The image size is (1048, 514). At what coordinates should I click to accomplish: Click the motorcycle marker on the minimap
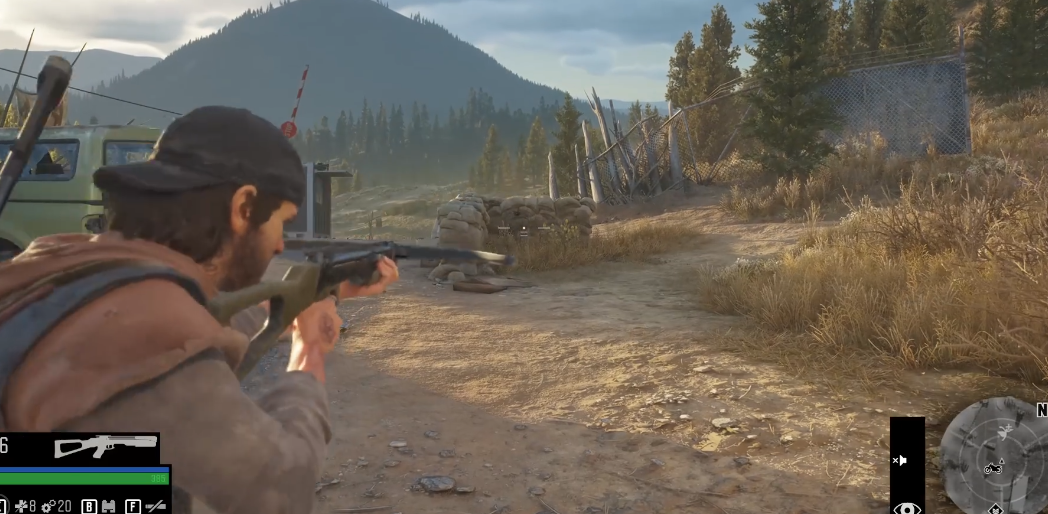coord(994,467)
